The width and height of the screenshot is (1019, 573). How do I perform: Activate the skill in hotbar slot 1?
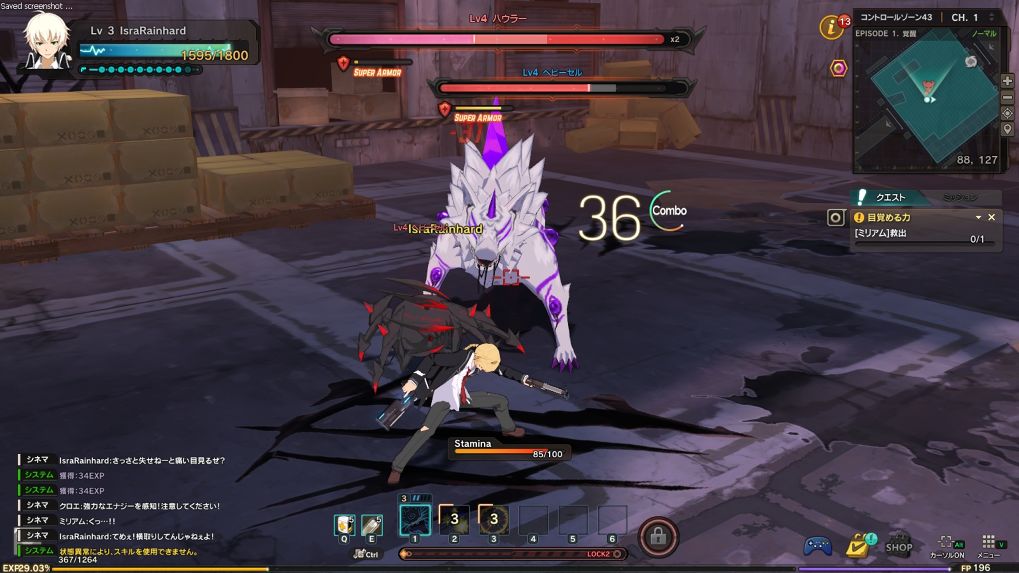(x=414, y=520)
